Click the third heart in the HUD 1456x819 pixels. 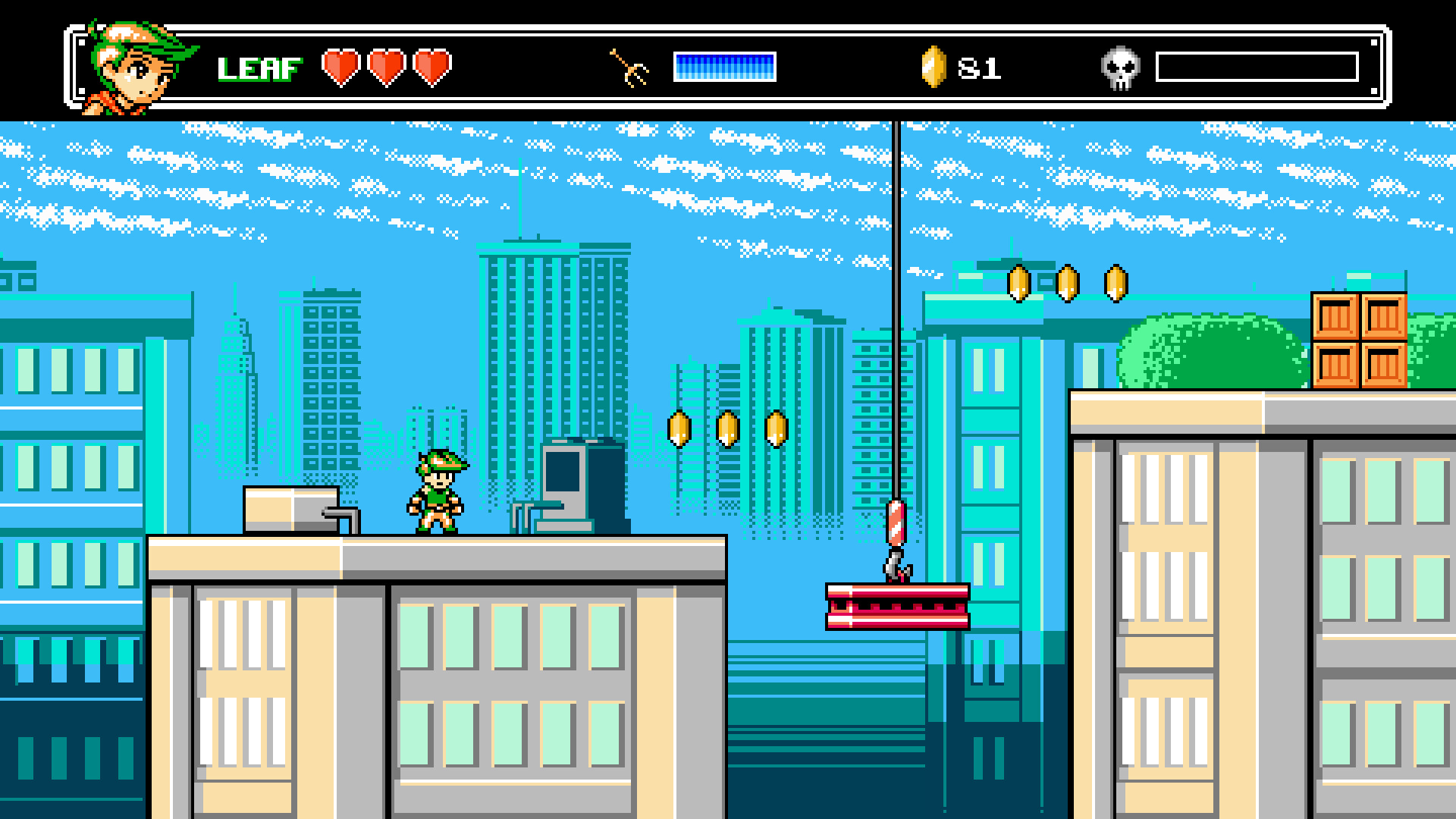432,68
